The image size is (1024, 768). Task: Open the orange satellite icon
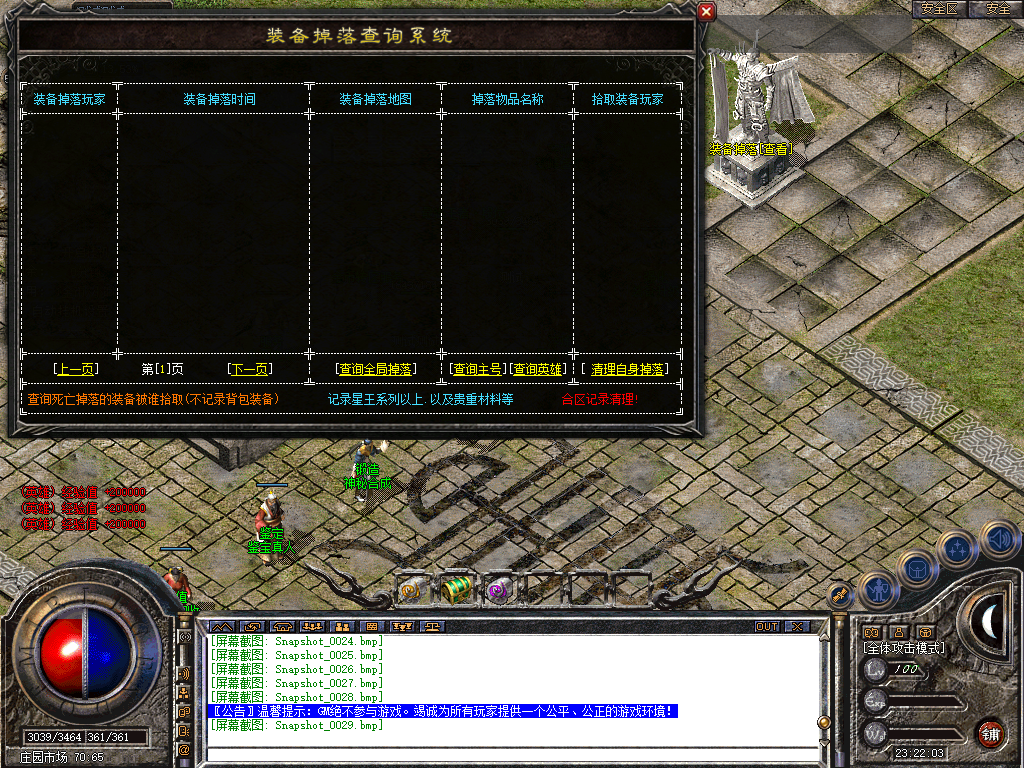840,595
